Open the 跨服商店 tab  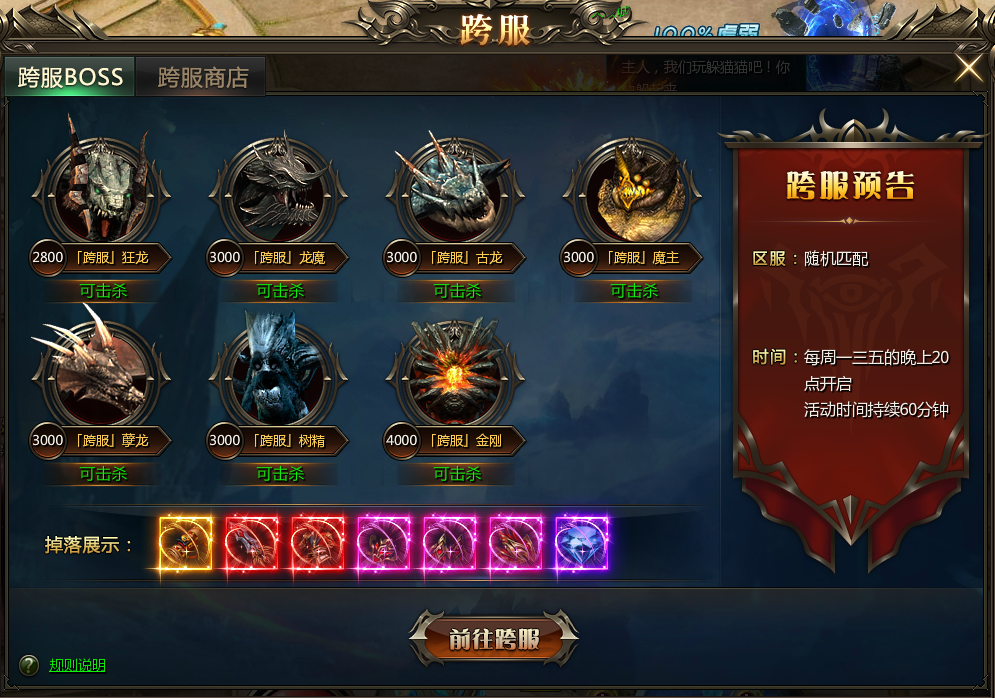pyautogui.click(x=202, y=77)
